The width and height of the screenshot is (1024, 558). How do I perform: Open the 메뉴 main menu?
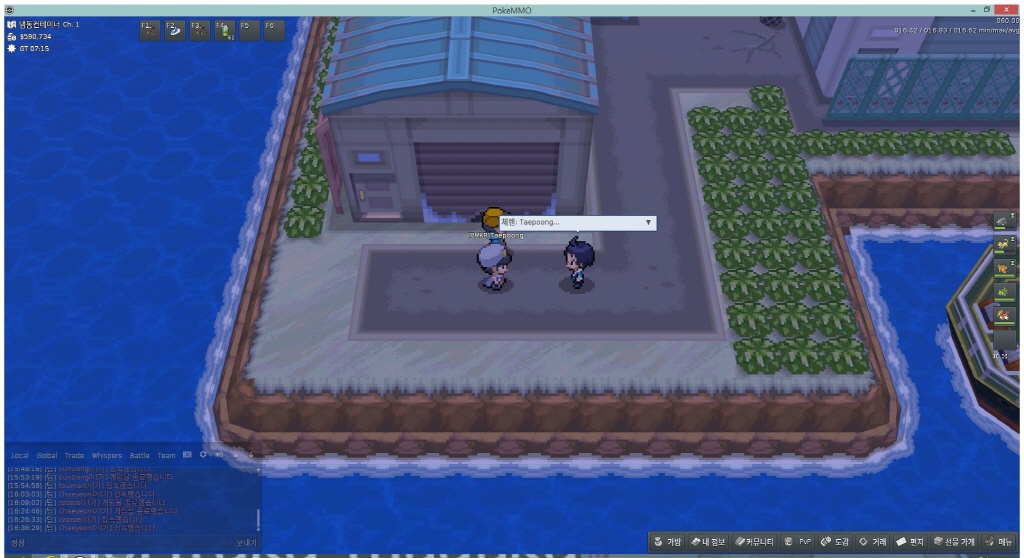click(x=999, y=542)
